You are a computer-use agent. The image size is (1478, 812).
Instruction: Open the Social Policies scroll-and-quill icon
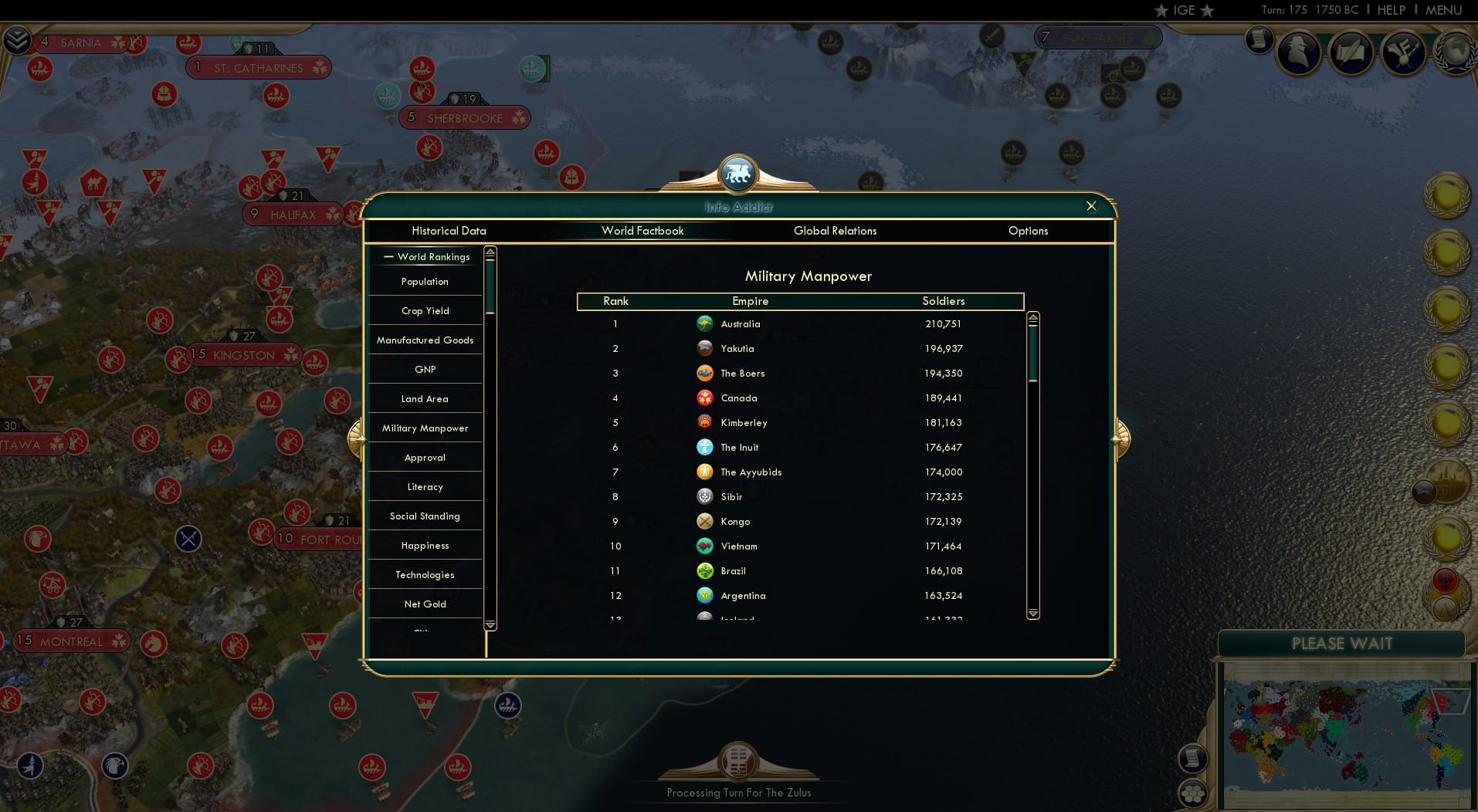1351,52
